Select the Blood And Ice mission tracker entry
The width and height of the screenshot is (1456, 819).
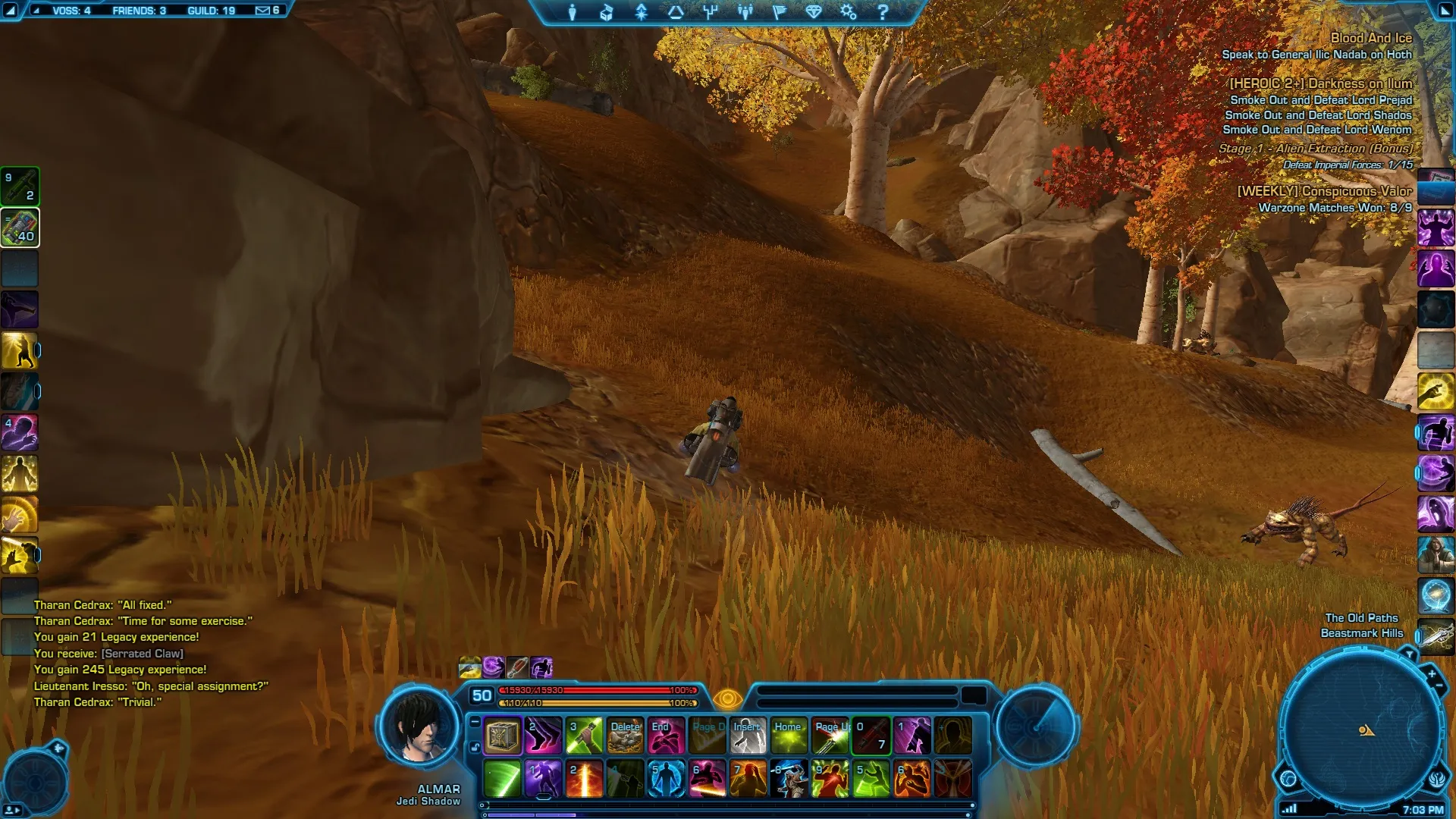click(1370, 38)
